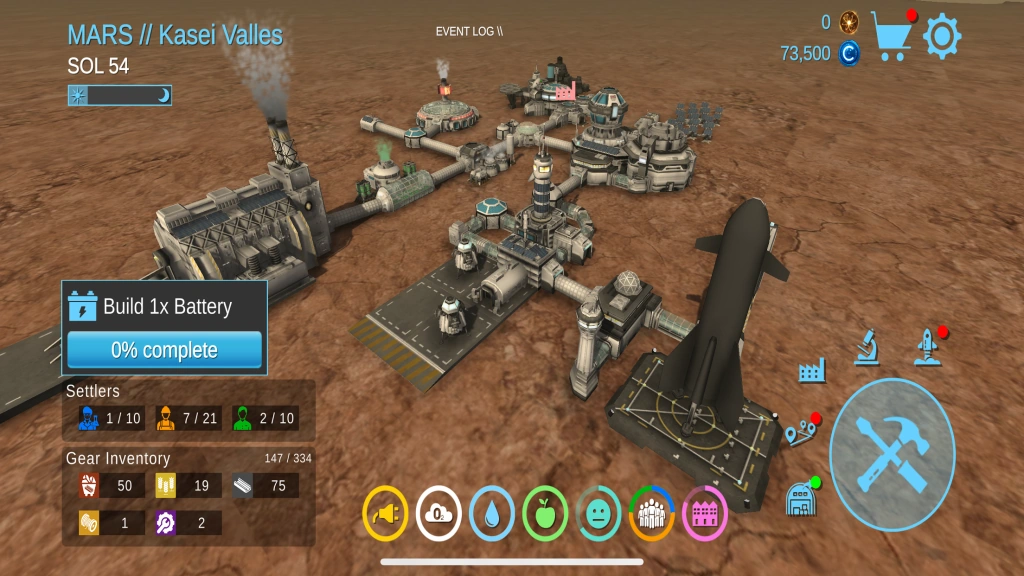1024x576 pixels.
Task: Open the factory production icon
Action: [812, 371]
